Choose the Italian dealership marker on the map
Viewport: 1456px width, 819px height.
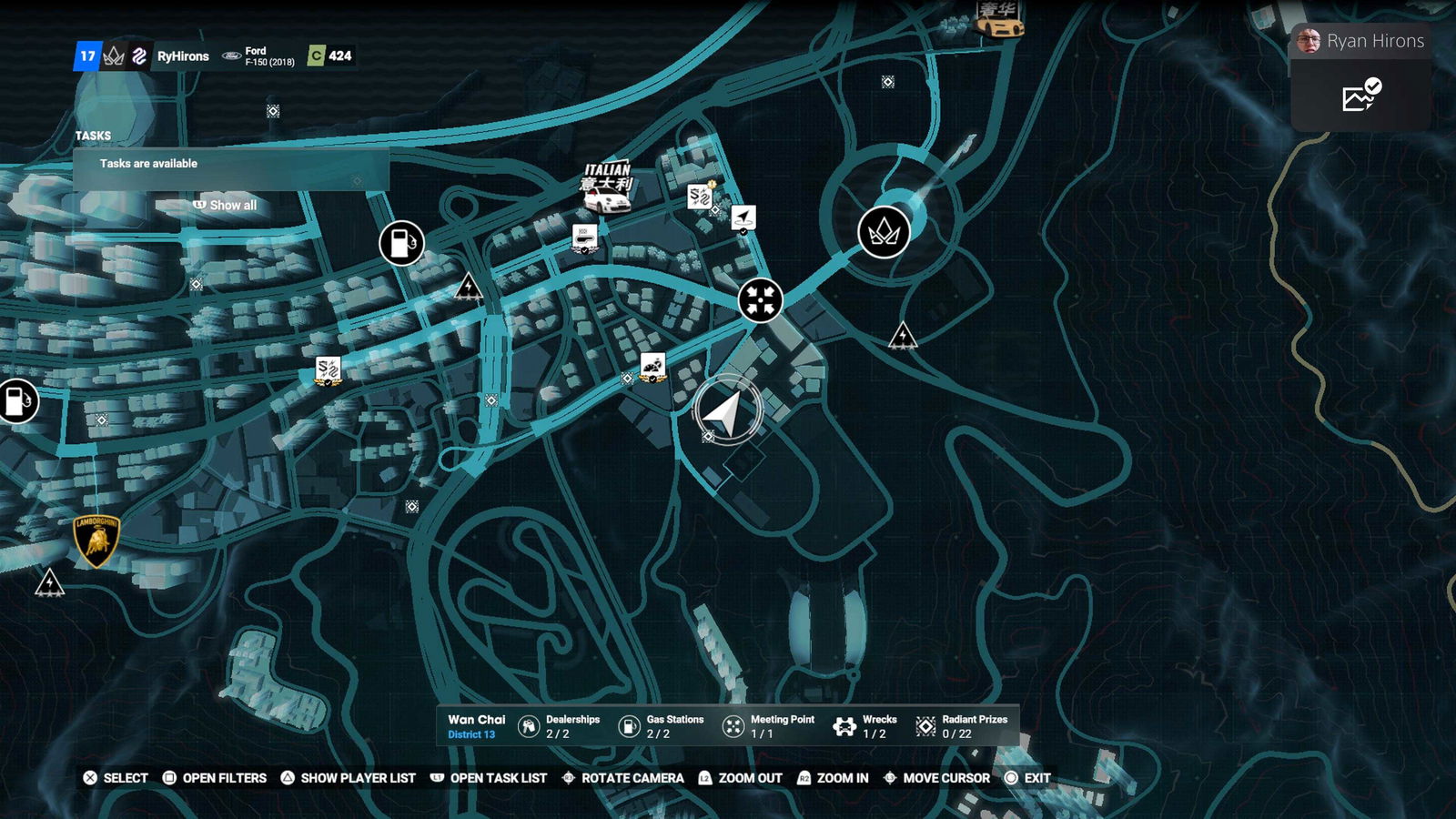[x=607, y=187]
